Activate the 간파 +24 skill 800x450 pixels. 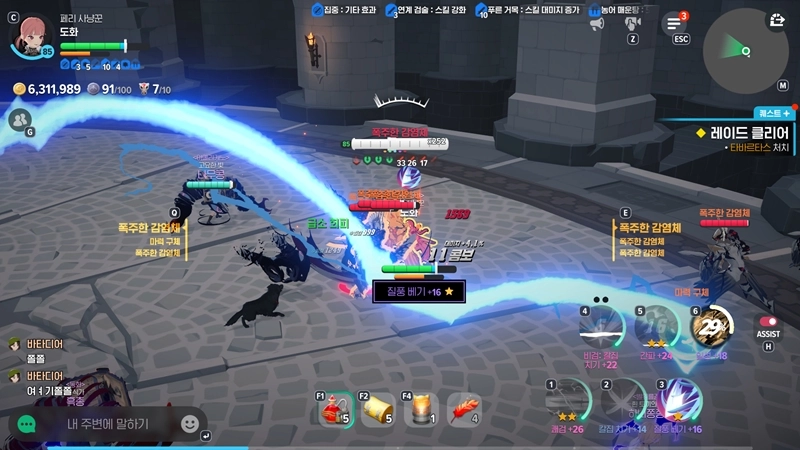(x=656, y=327)
